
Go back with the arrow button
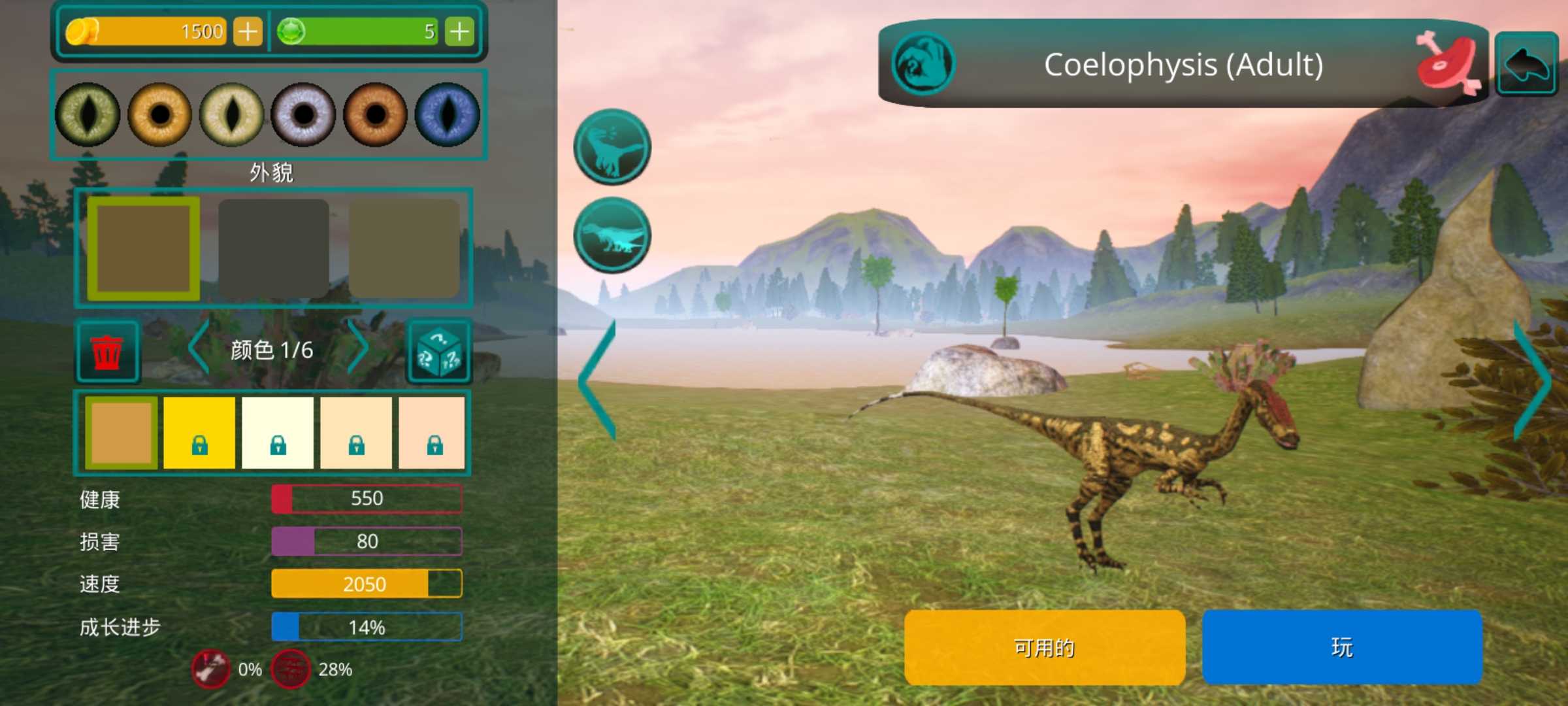(1526, 64)
